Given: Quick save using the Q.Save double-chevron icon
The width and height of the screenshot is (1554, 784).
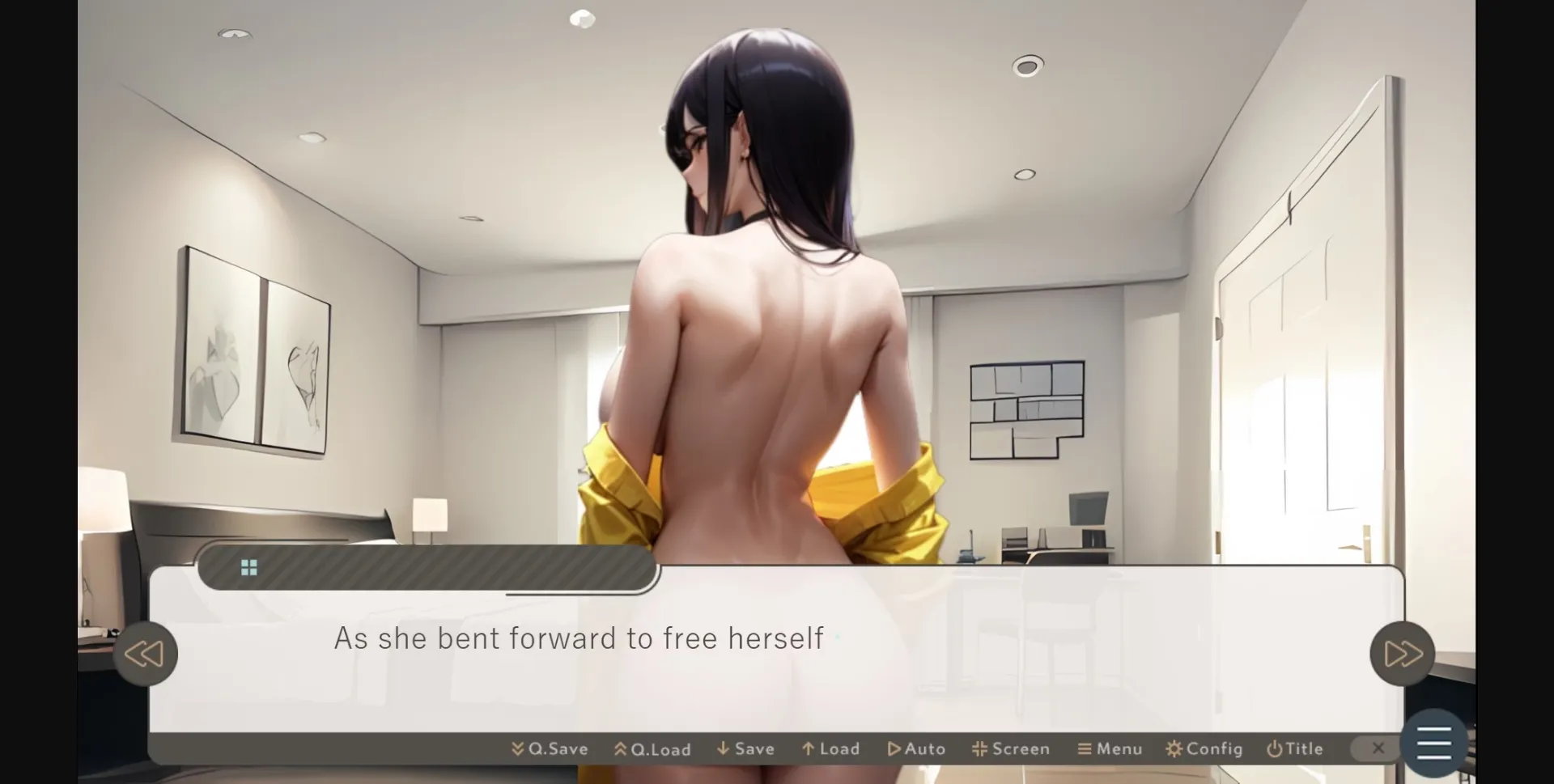Looking at the screenshot, I should click(x=516, y=748).
